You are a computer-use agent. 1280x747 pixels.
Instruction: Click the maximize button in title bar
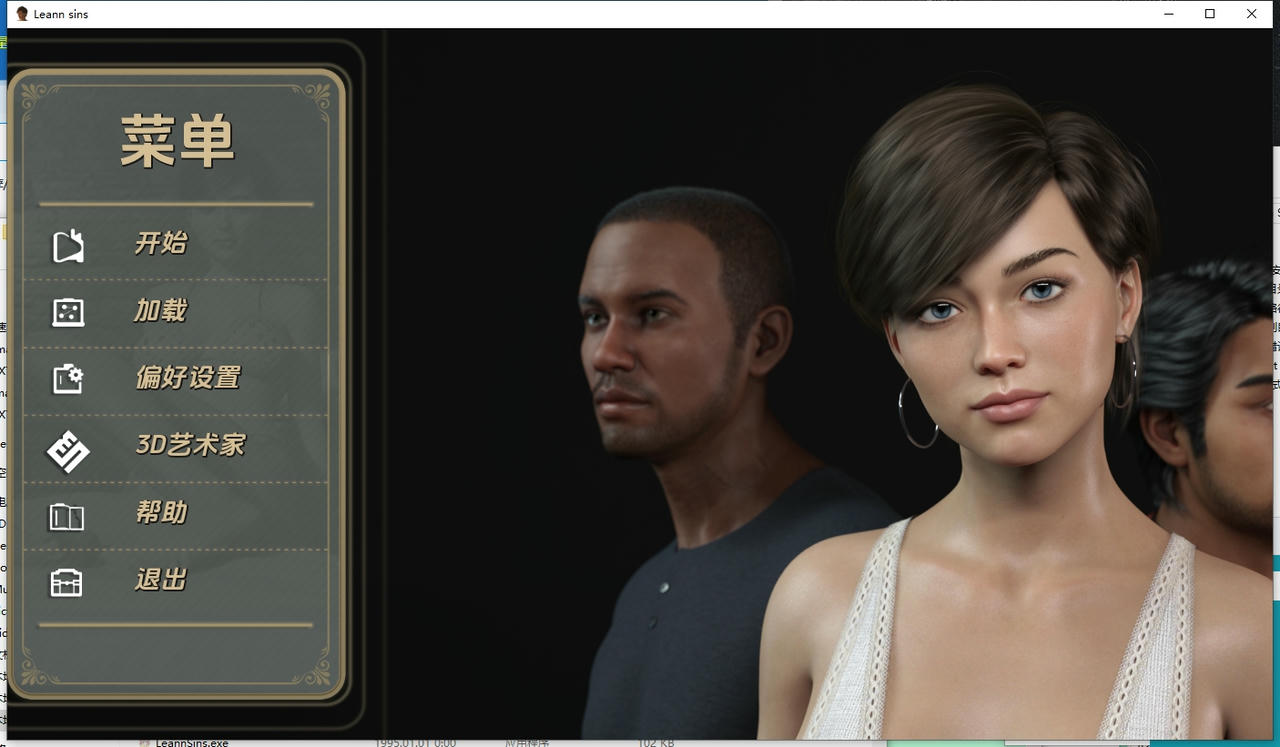(1210, 14)
